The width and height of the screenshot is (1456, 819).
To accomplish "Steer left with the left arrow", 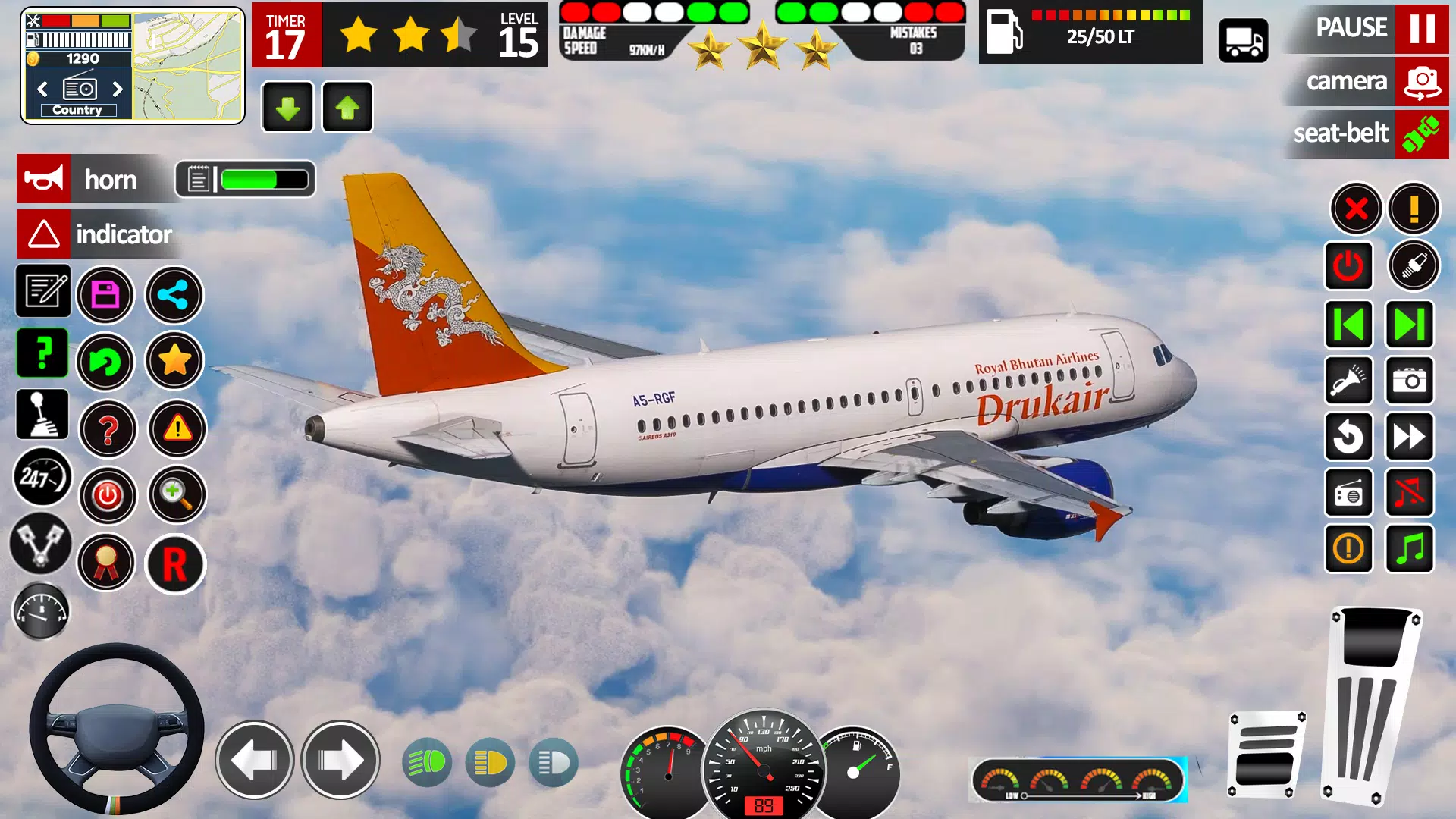I will click(254, 760).
